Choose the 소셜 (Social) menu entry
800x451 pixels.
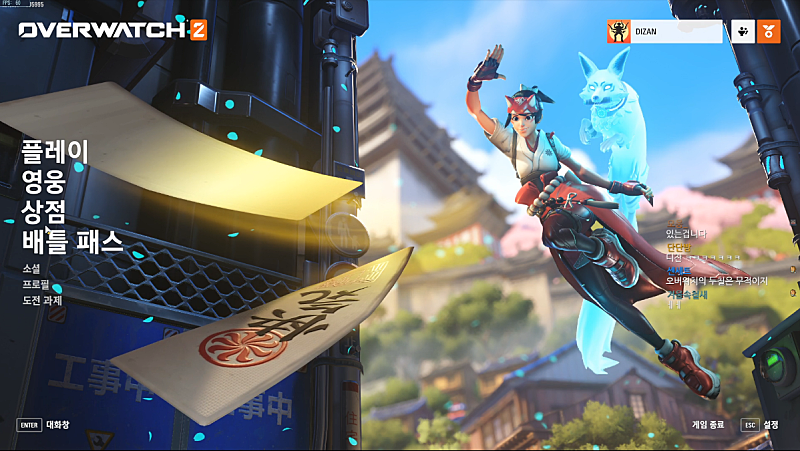pos(32,269)
